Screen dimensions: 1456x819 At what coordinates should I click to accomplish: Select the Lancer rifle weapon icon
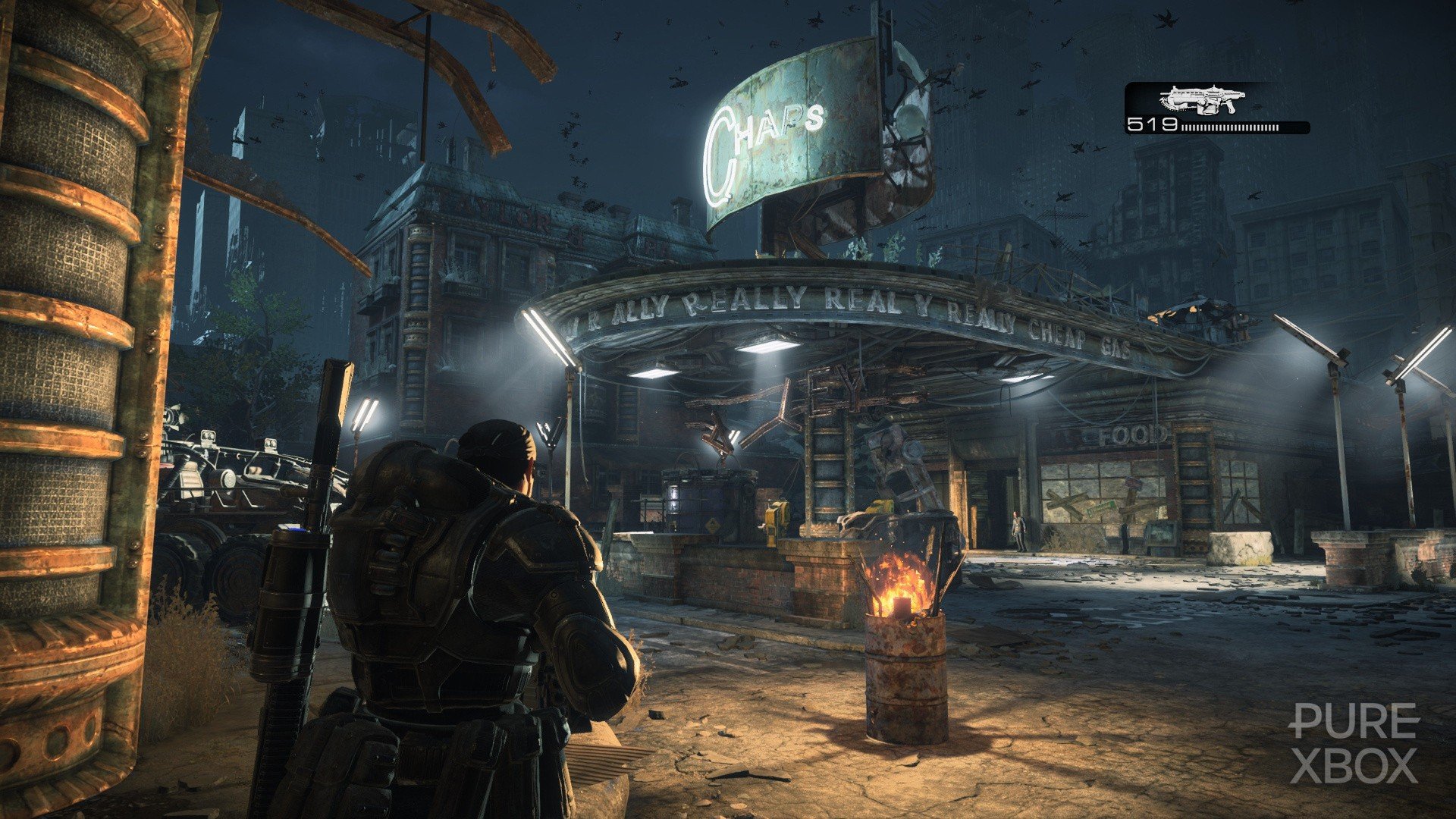pos(1202,99)
